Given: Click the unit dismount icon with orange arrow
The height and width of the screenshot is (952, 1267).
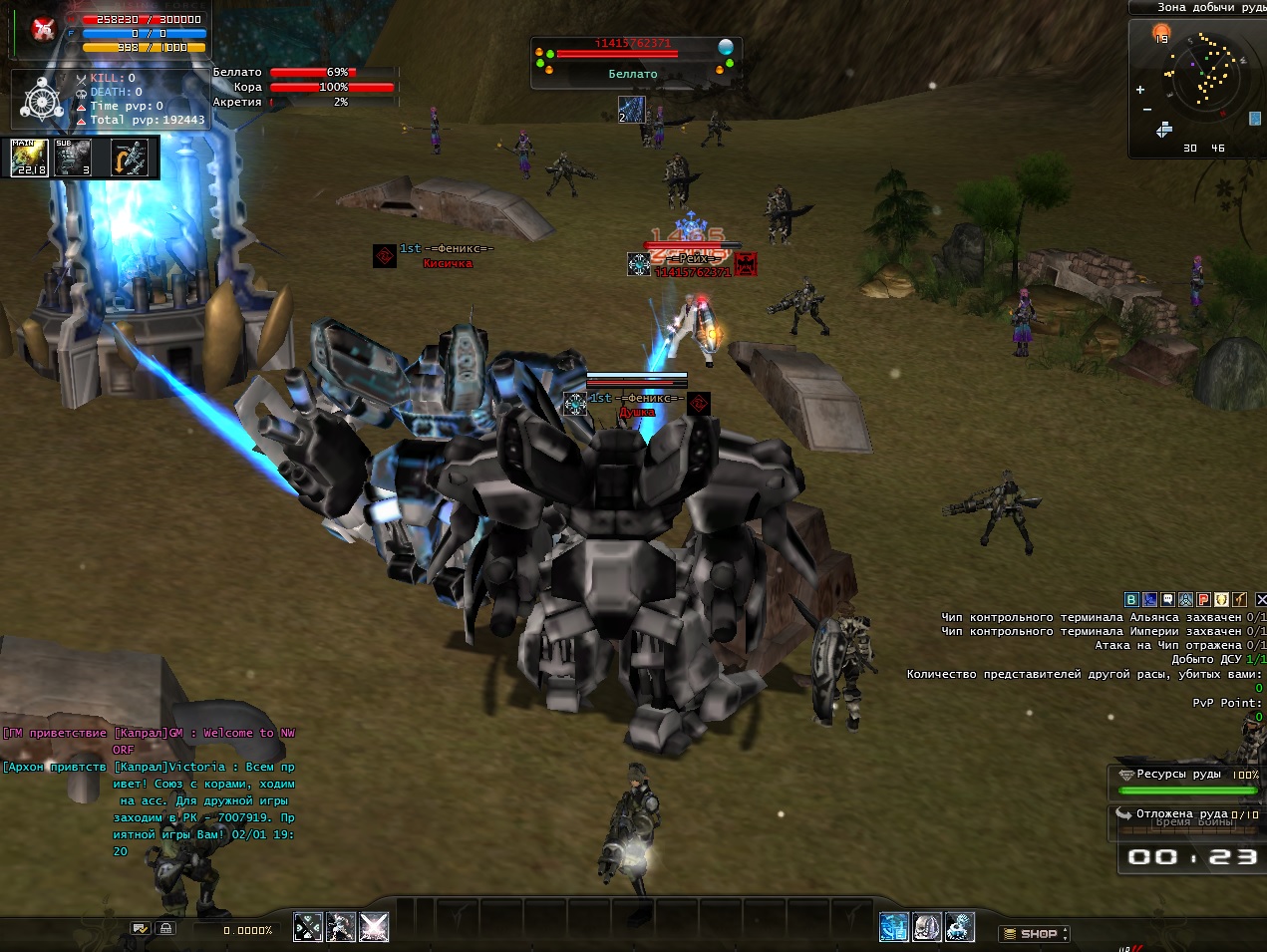Looking at the screenshot, I should pos(130,158).
